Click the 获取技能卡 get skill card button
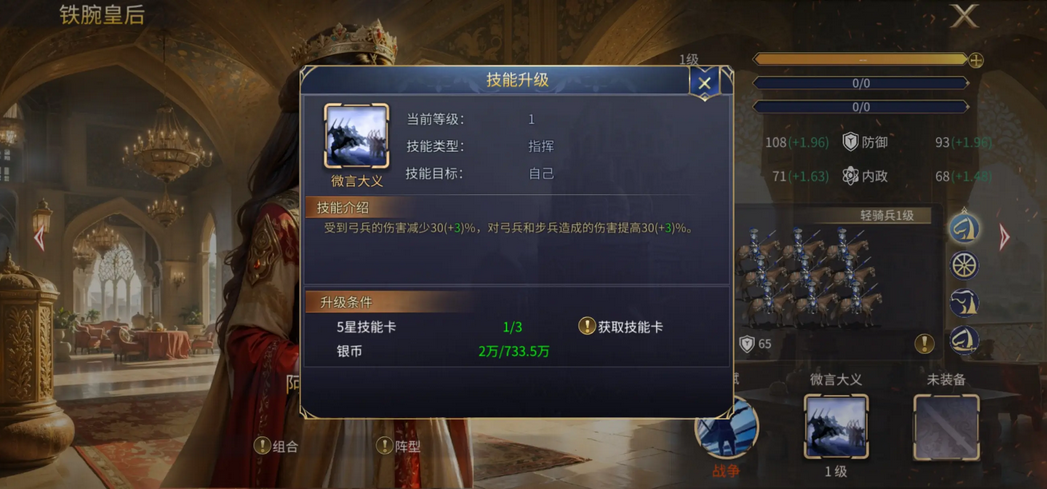1047x489 pixels. 621,327
